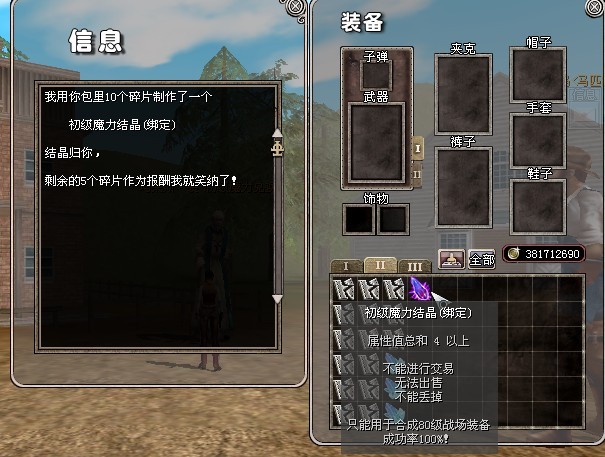Switch to inventory tab I
605x457 pixels.
(346, 266)
